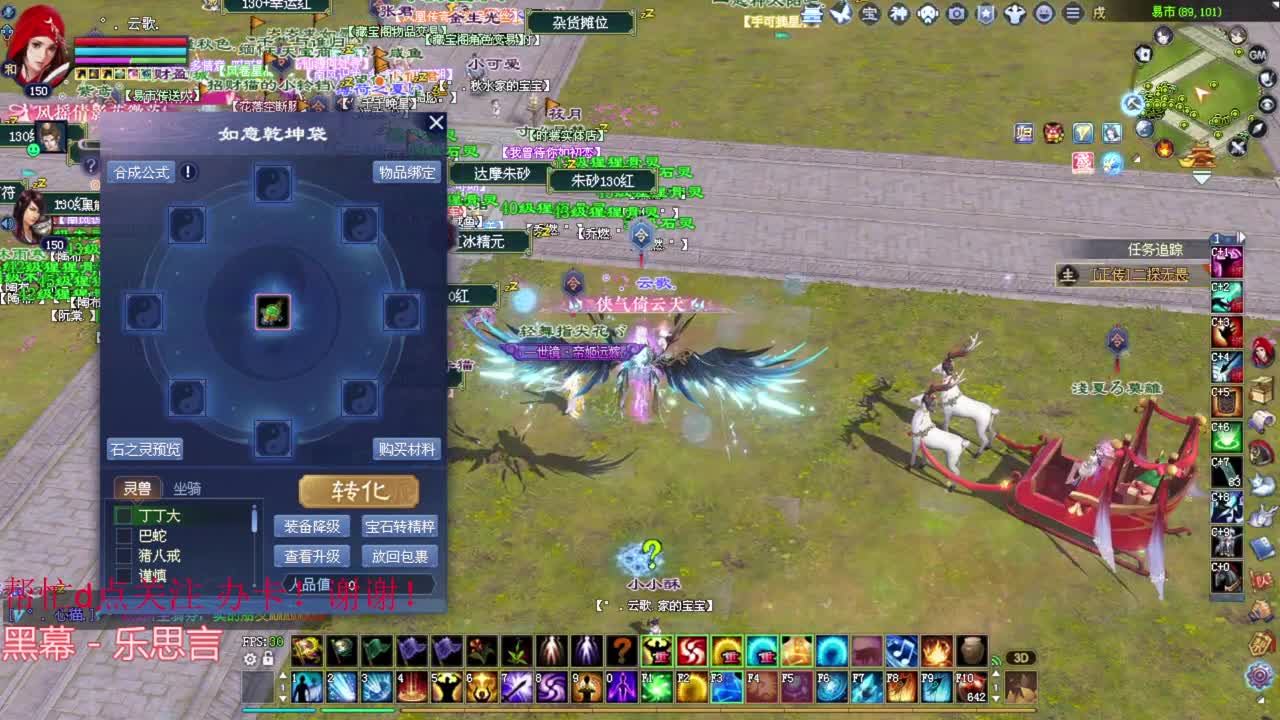
Task: Check the 巴蛇 checkbox in the pet list
Action: 122,536
